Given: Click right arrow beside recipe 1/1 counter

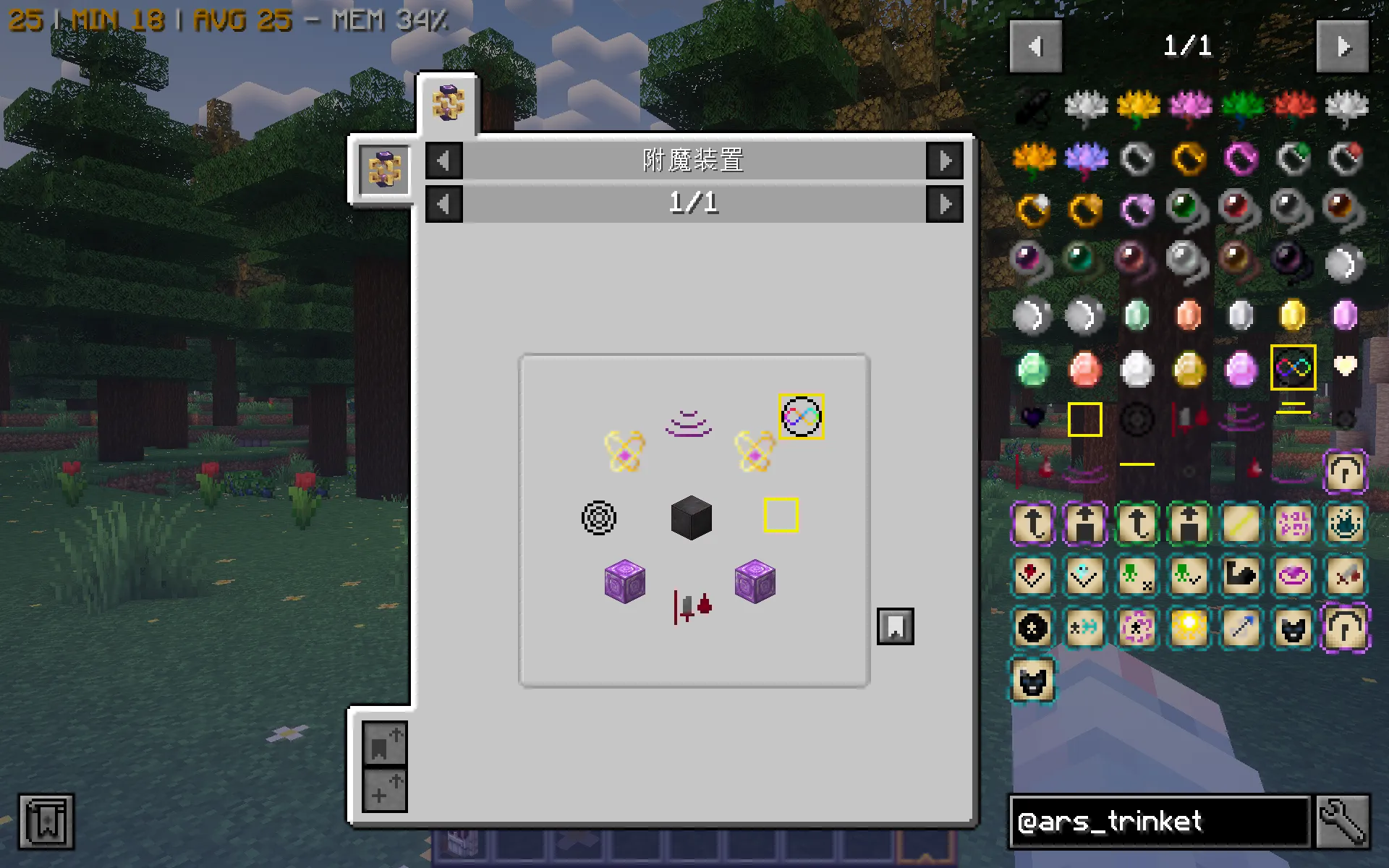Looking at the screenshot, I should (x=945, y=203).
